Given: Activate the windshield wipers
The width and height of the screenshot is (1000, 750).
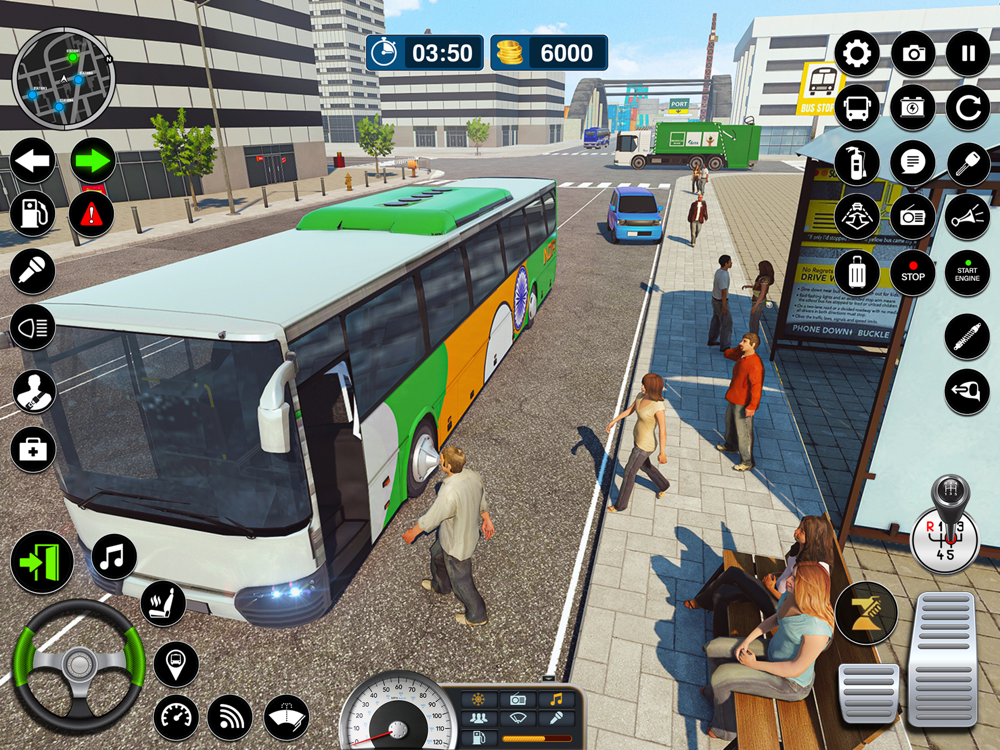Looking at the screenshot, I should (286, 717).
